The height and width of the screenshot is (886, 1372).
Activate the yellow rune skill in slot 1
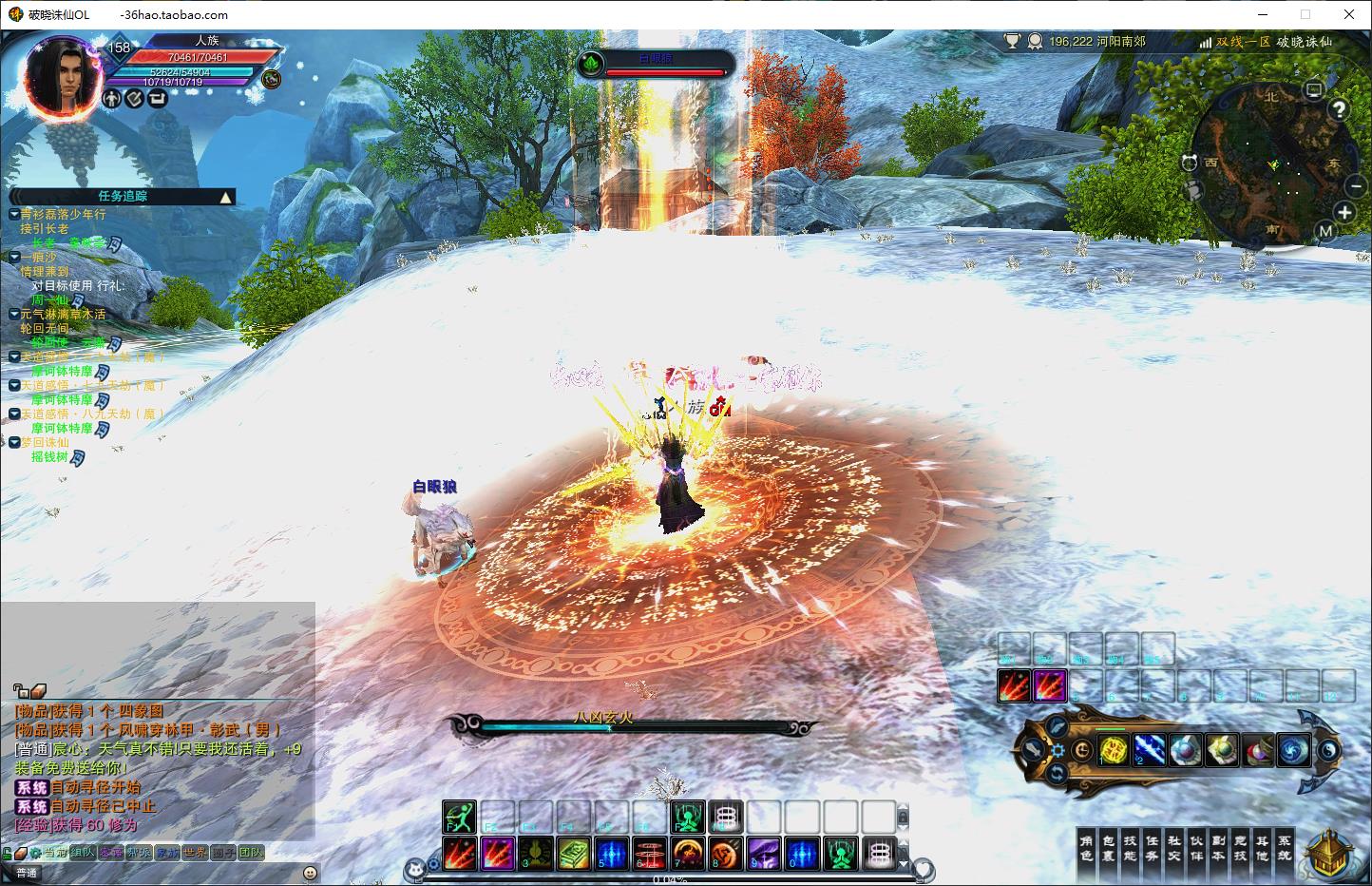click(x=1113, y=750)
